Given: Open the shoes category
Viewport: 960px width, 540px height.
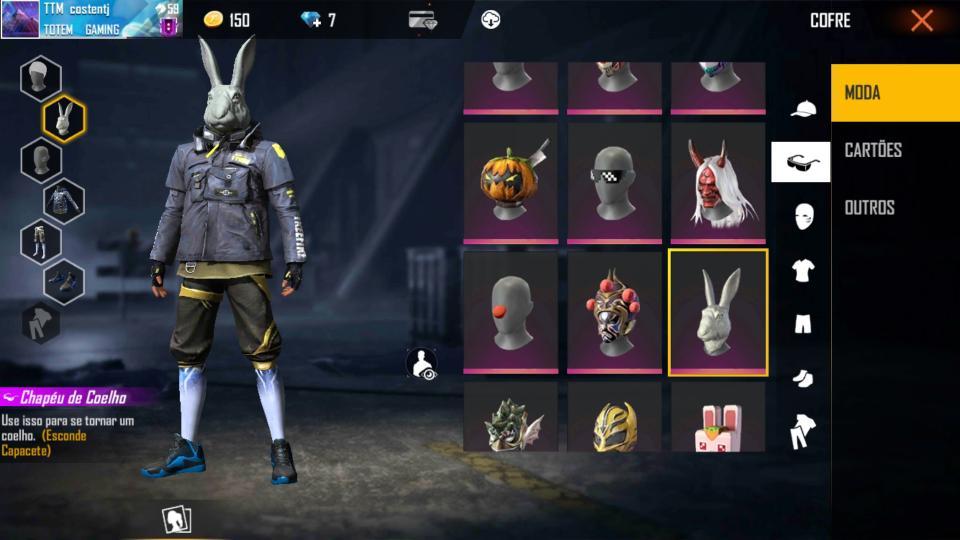Looking at the screenshot, I should click(802, 377).
